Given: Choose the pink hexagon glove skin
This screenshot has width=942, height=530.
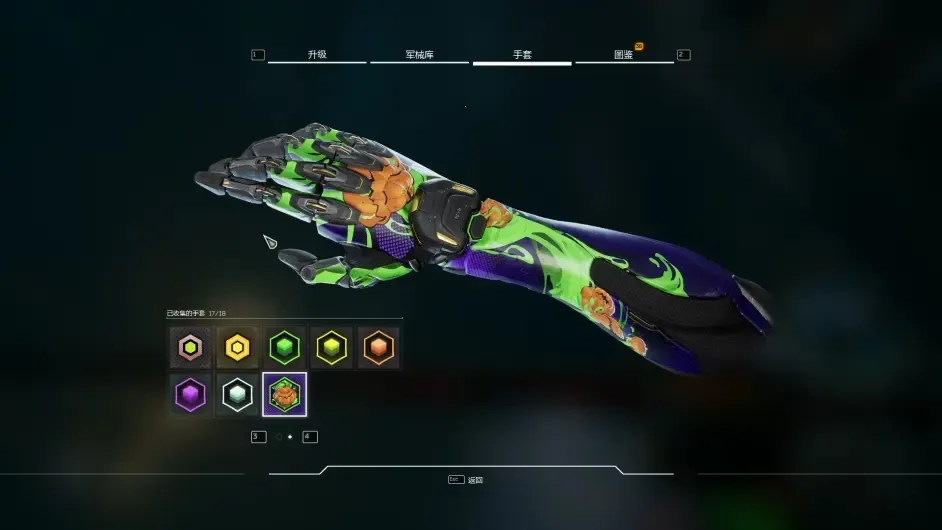Looking at the screenshot, I should point(190,348).
